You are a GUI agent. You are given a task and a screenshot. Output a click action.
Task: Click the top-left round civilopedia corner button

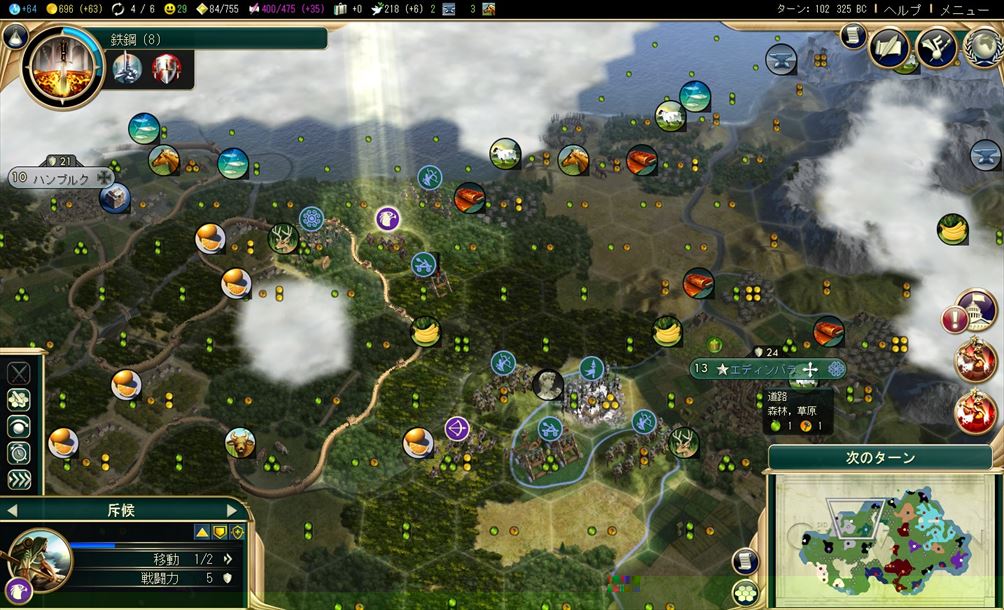pyautogui.click(x=14, y=37)
